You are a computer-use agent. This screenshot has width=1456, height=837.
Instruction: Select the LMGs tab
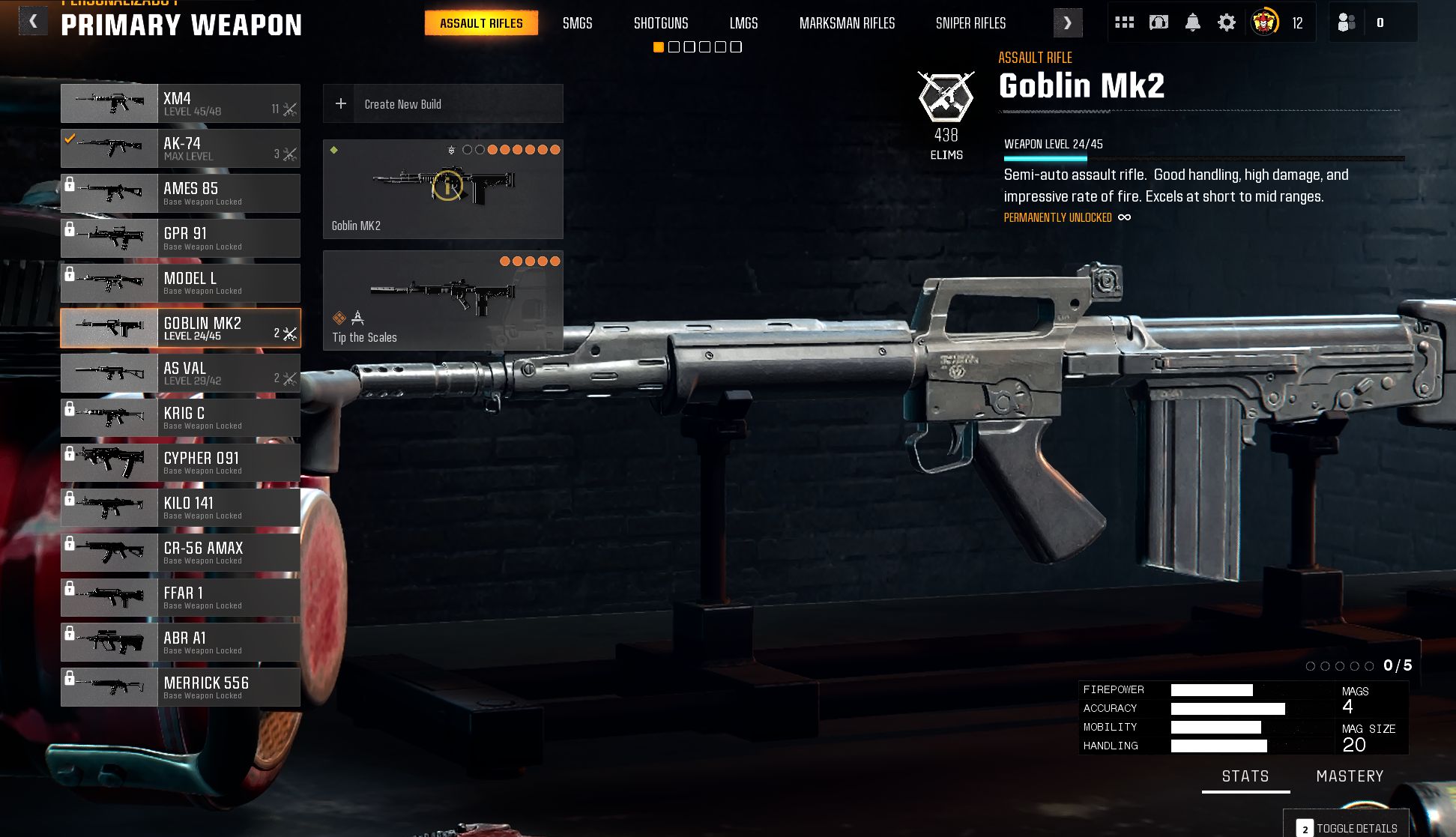point(743,23)
